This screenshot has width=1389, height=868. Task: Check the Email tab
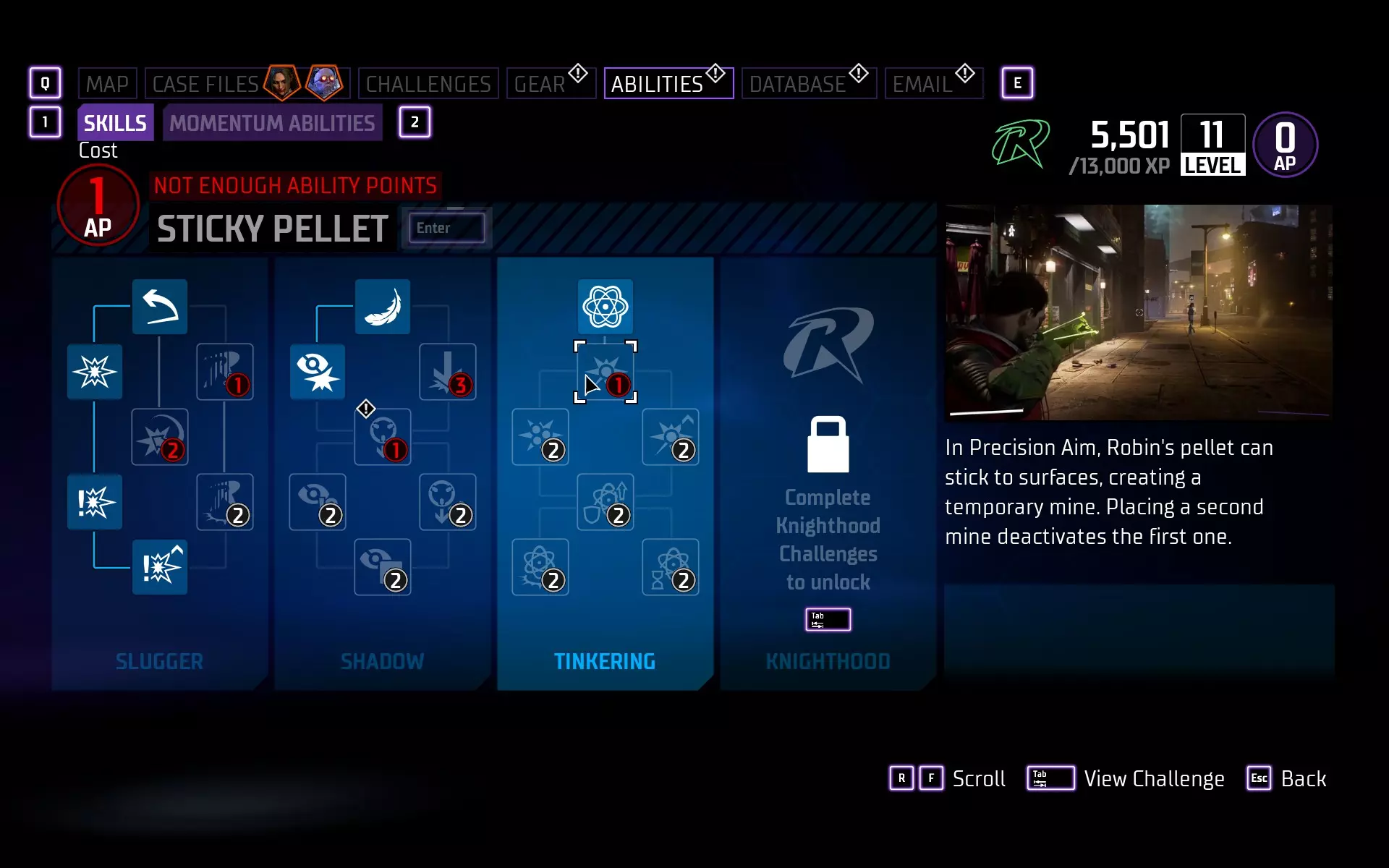pyautogui.click(x=922, y=84)
